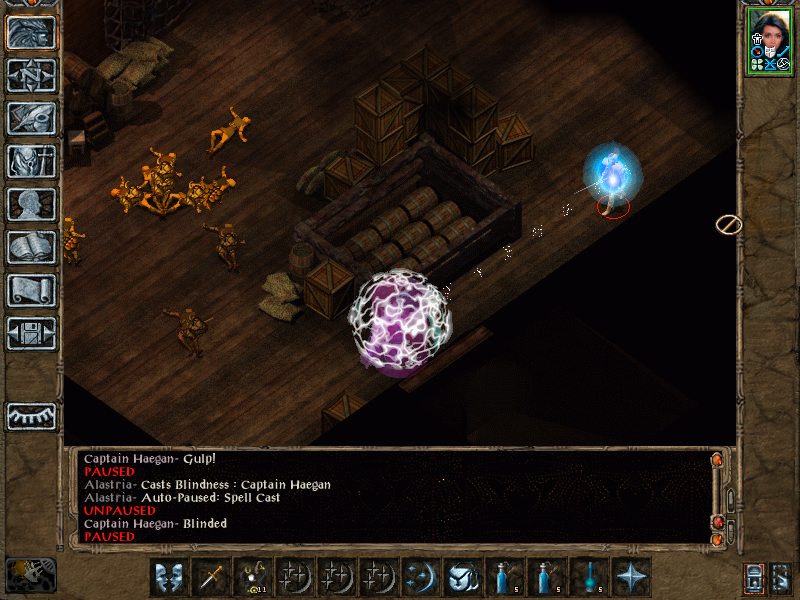800x600 pixels.
Task: Return to game with the face icon
Action: coord(32,32)
